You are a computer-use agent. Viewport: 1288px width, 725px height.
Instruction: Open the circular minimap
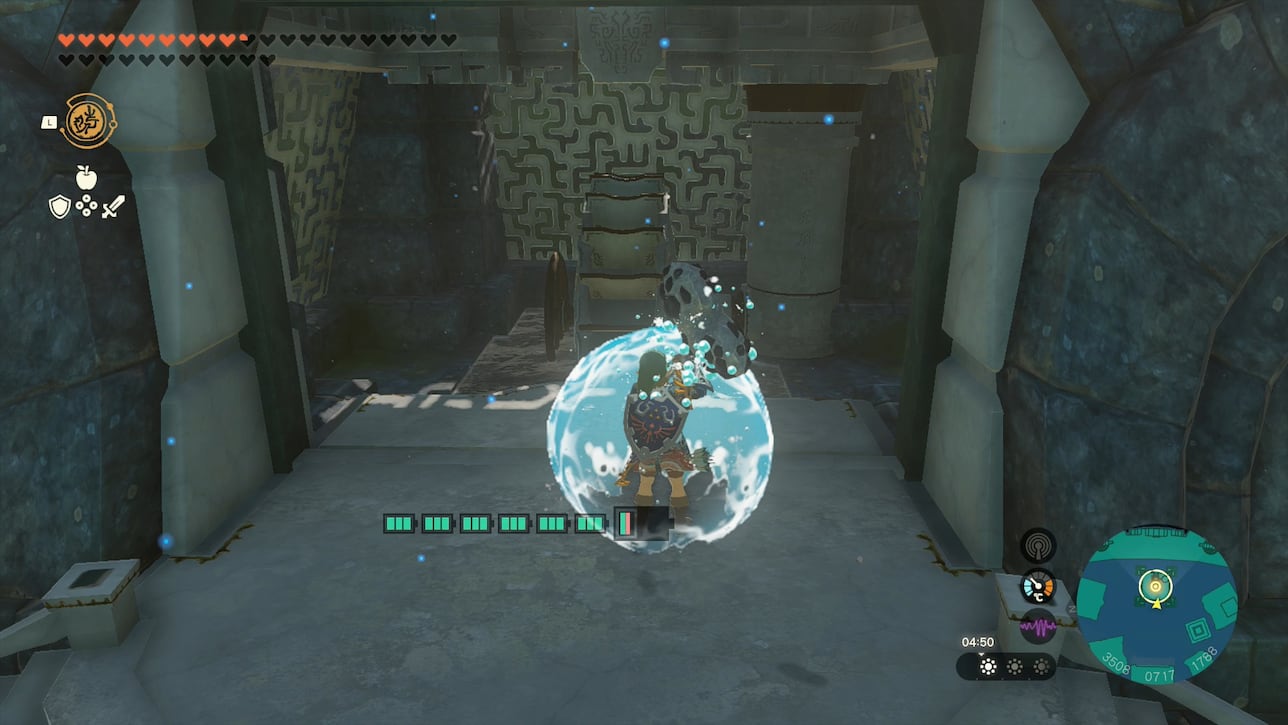[1157, 604]
